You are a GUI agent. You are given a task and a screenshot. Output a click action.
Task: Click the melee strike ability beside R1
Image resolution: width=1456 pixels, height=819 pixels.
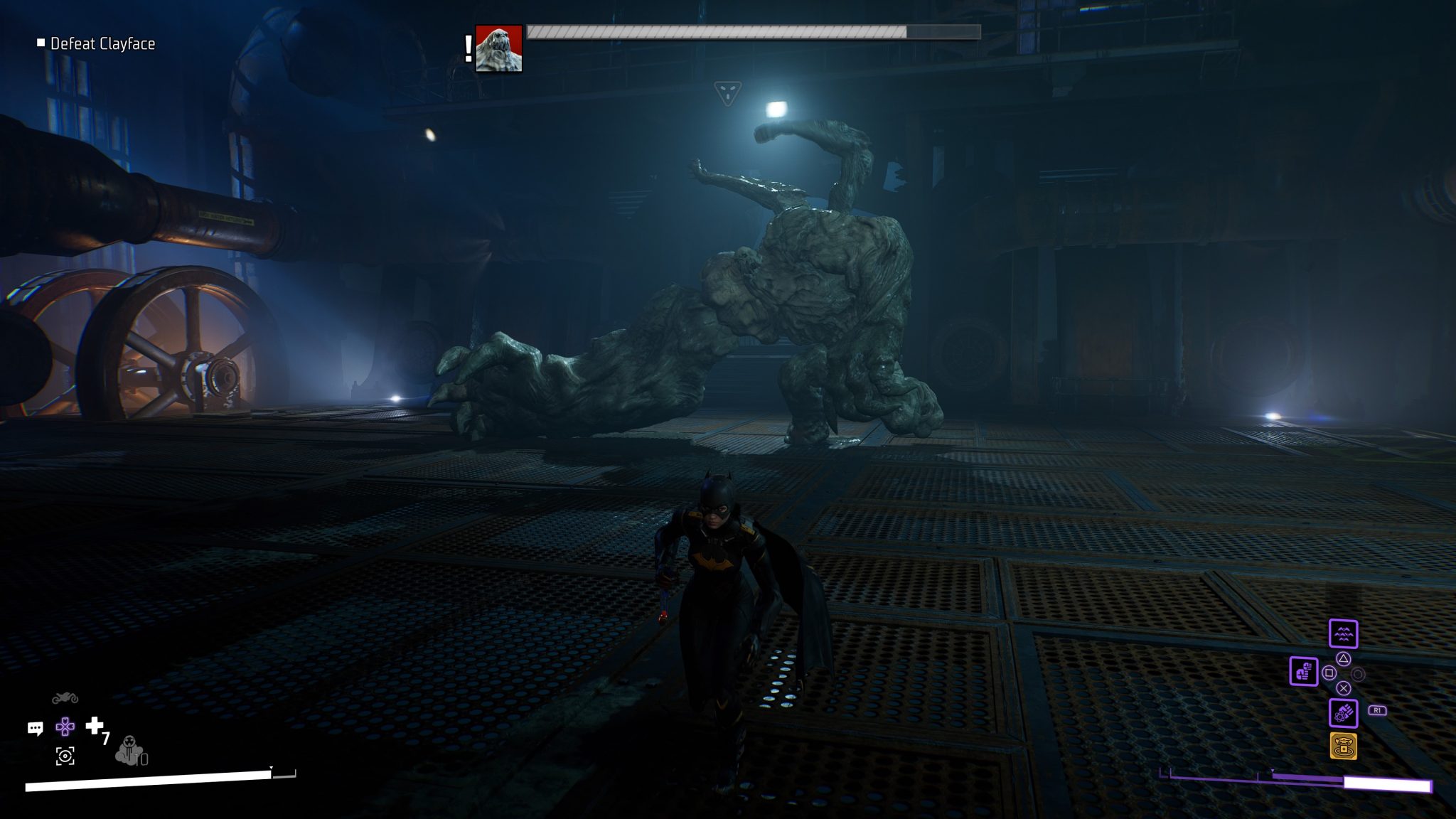1343,713
